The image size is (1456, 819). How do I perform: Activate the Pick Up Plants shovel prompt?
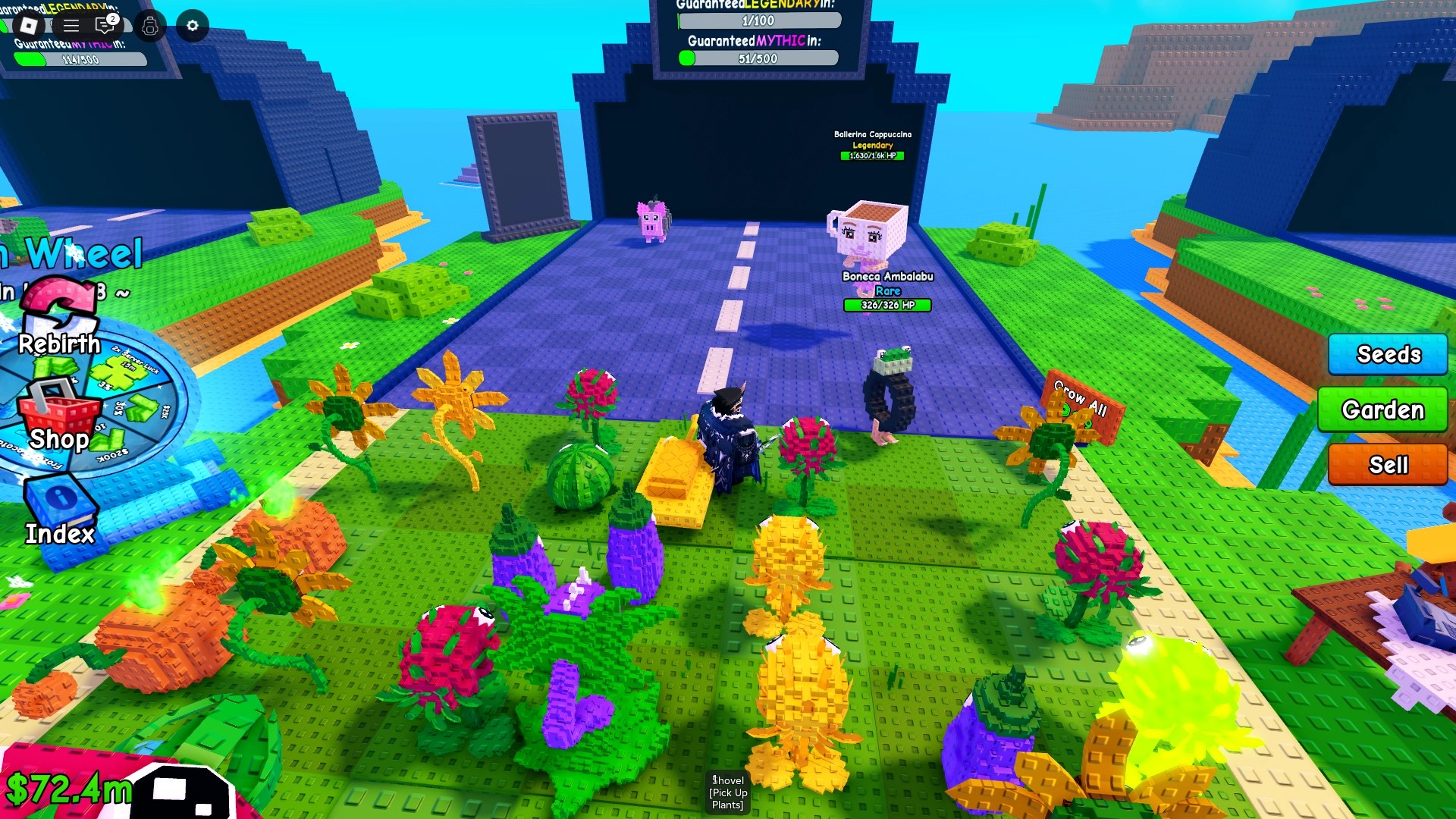(726, 792)
